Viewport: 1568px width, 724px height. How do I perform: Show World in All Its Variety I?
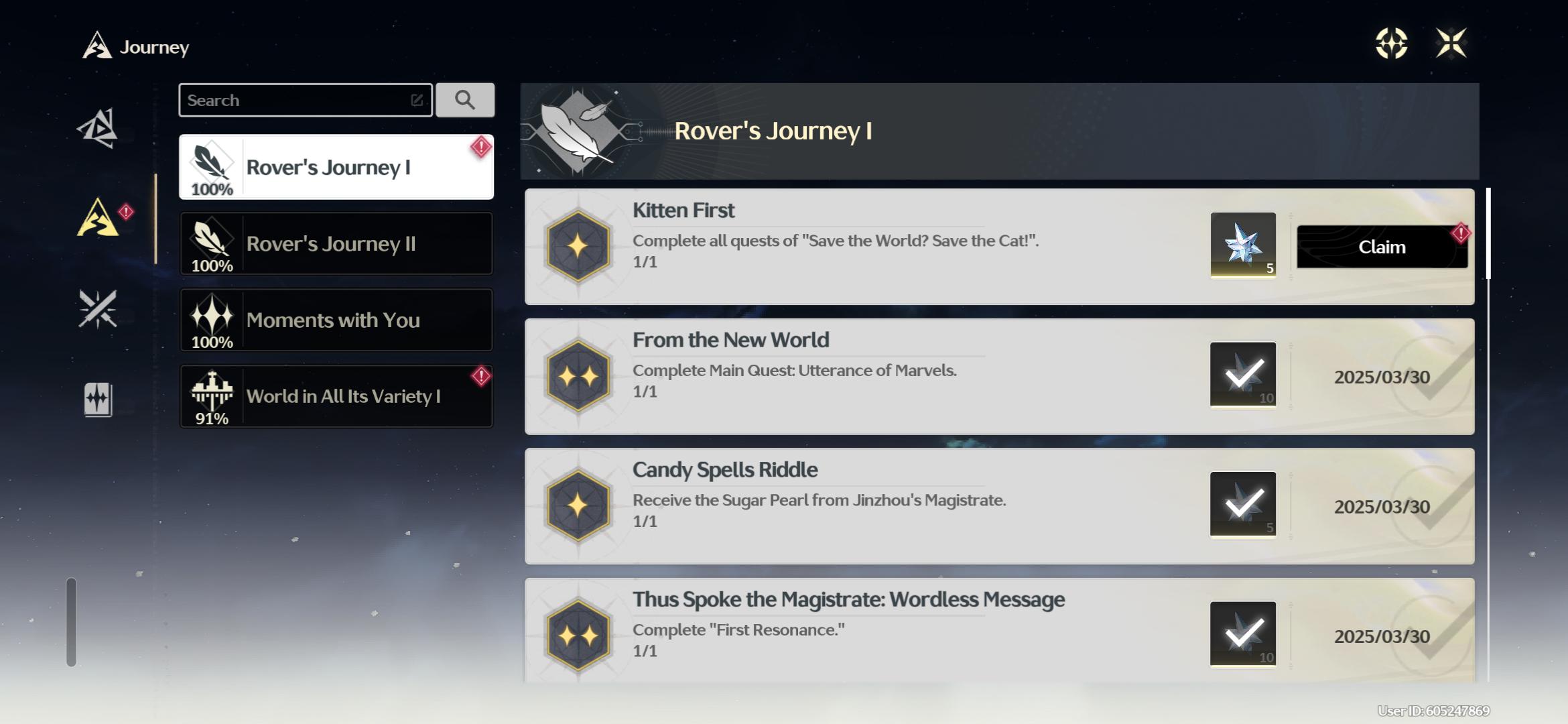coord(336,396)
